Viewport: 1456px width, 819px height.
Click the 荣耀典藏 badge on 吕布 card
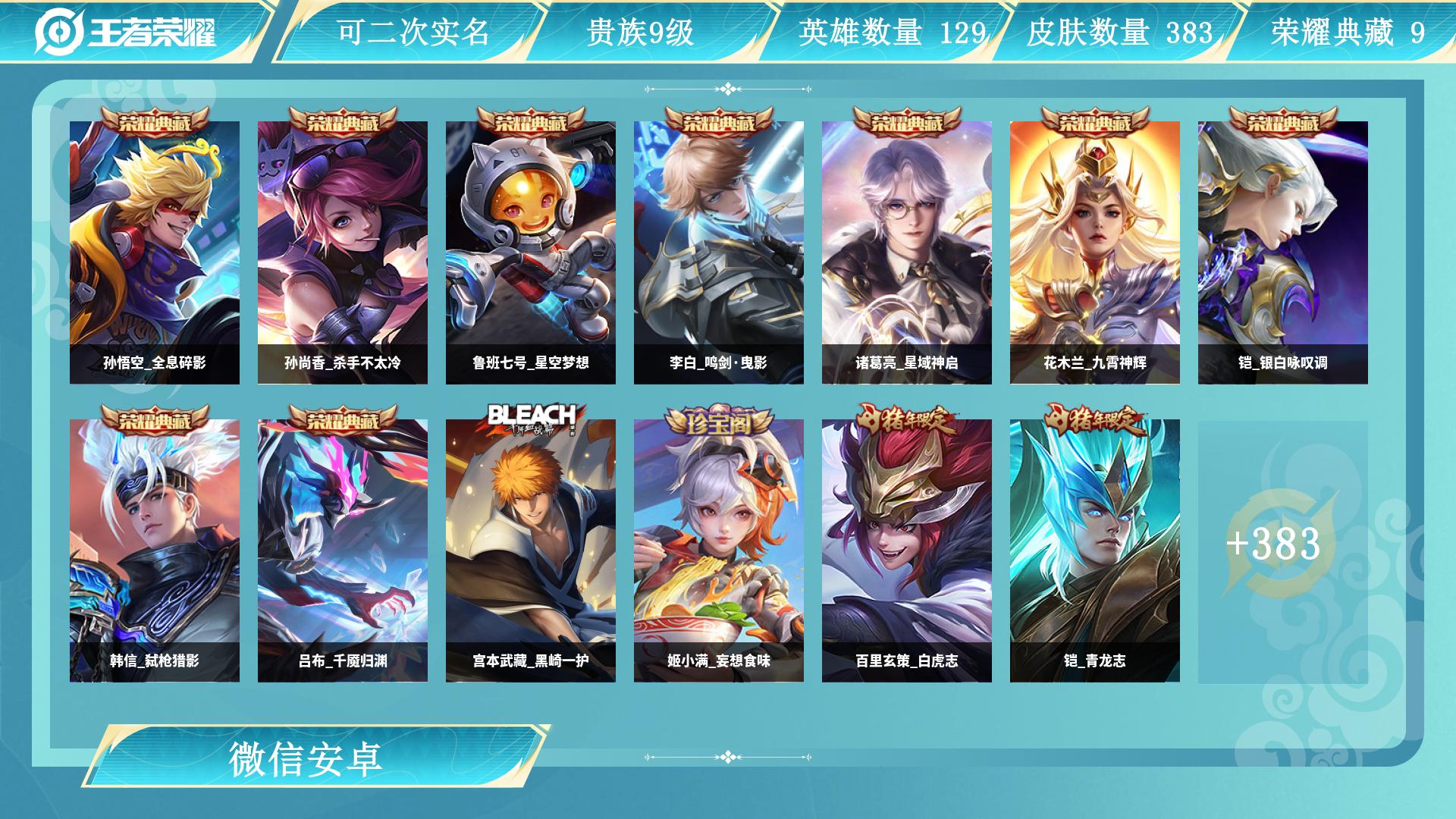click(x=343, y=418)
